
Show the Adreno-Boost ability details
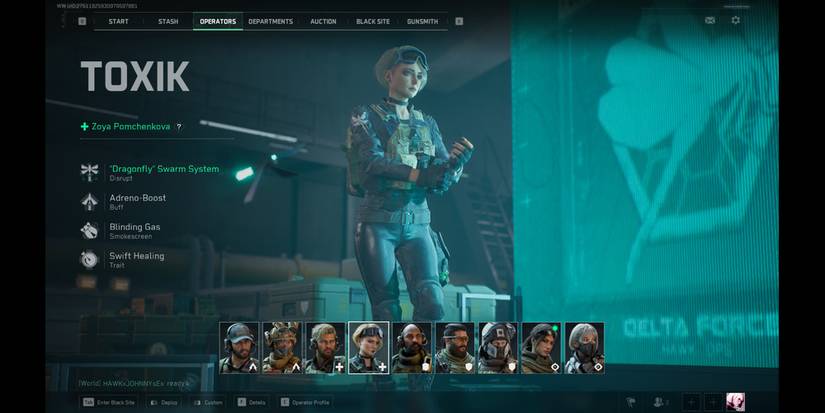[137, 200]
